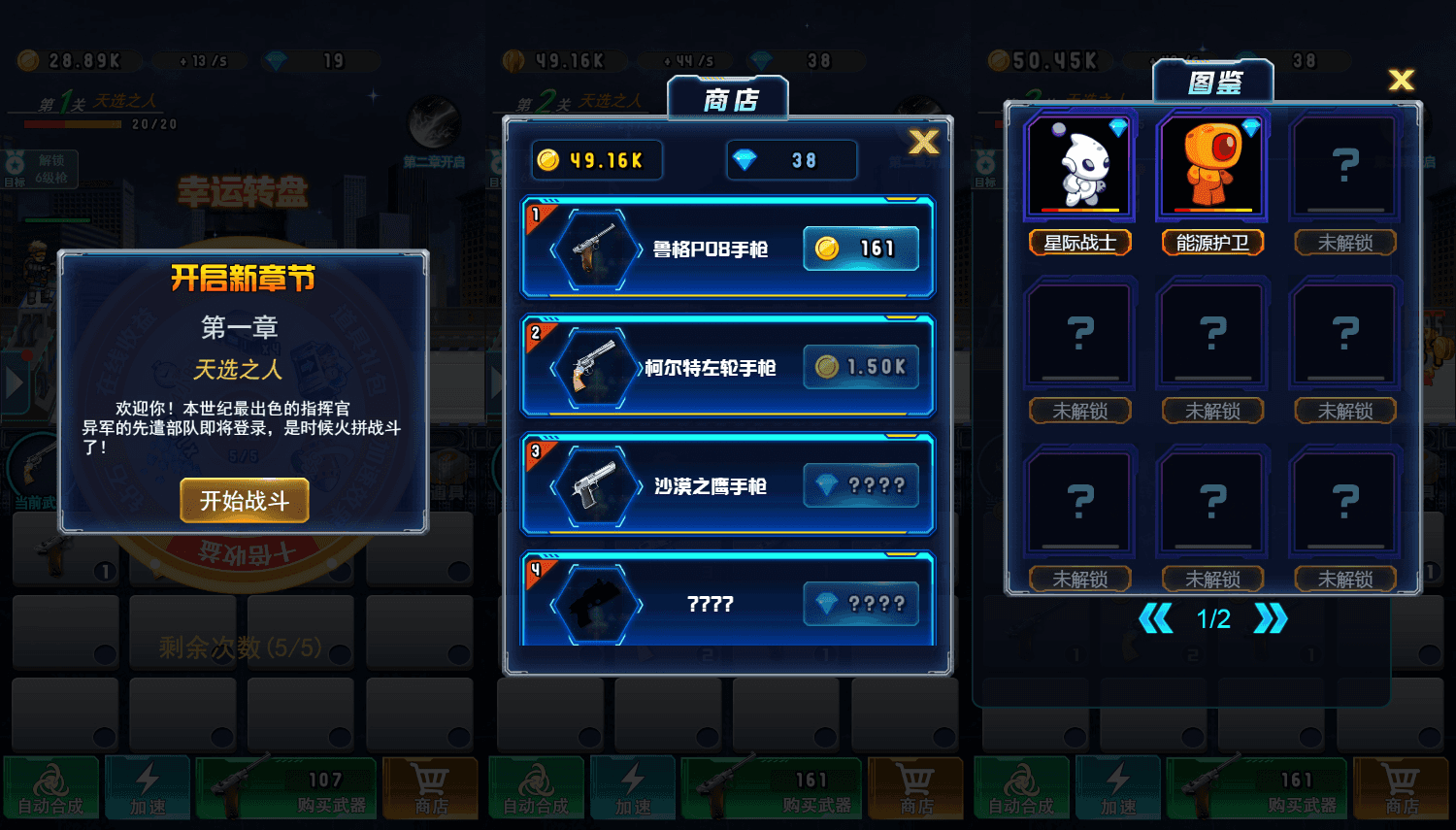Tap the mystery ???? weapon hexagon icon
The height and width of the screenshot is (830, 1456).
click(598, 602)
